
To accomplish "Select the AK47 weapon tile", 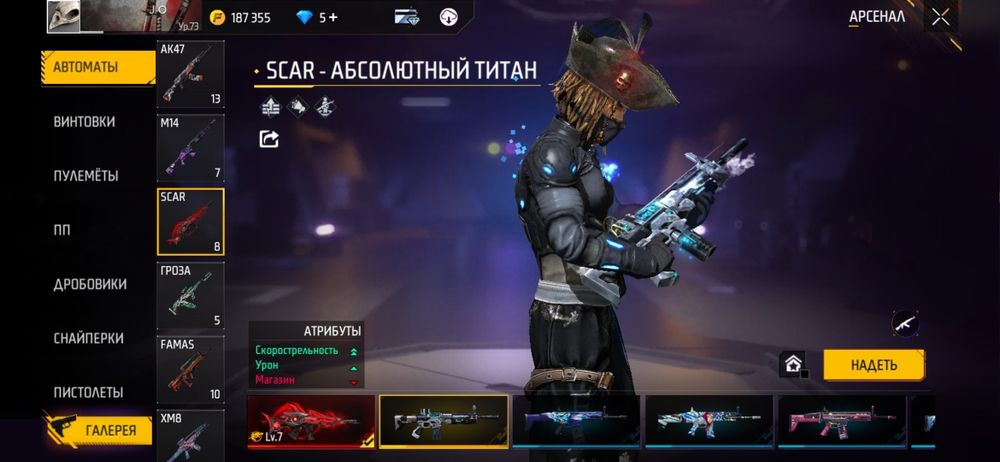I will 191,74.
